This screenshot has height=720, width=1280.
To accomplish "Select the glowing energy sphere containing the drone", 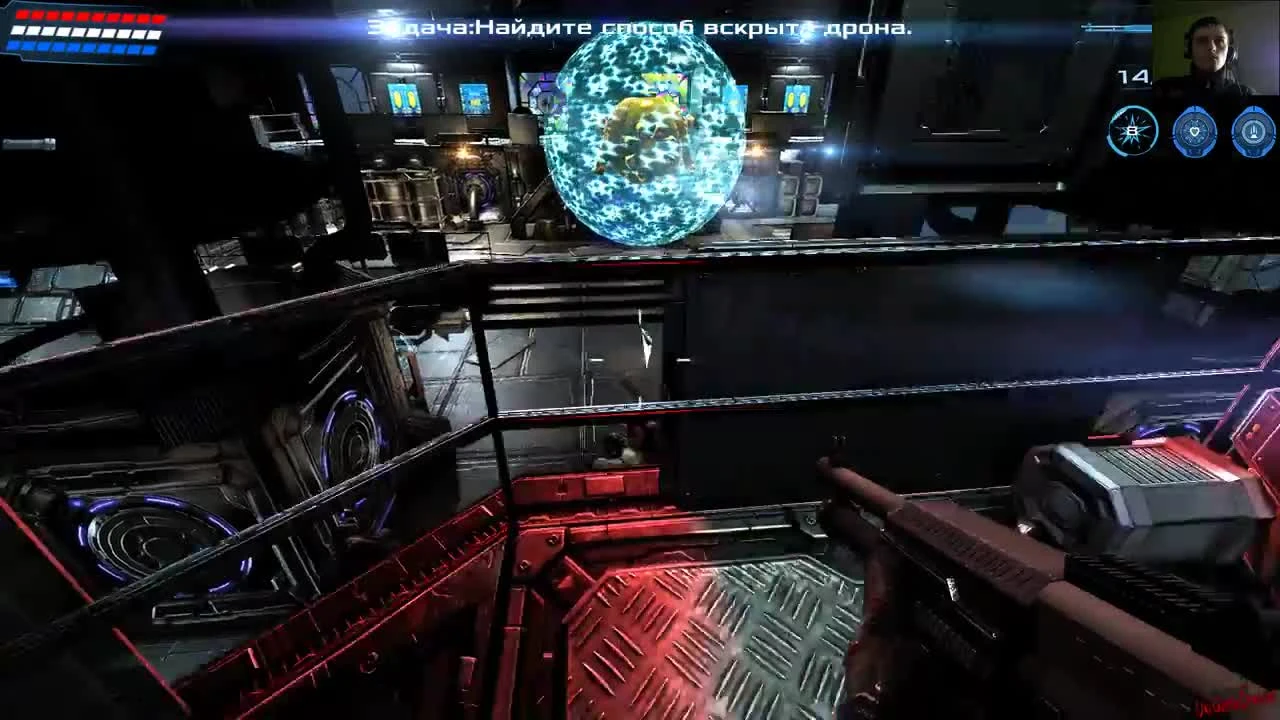I will coord(645,140).
